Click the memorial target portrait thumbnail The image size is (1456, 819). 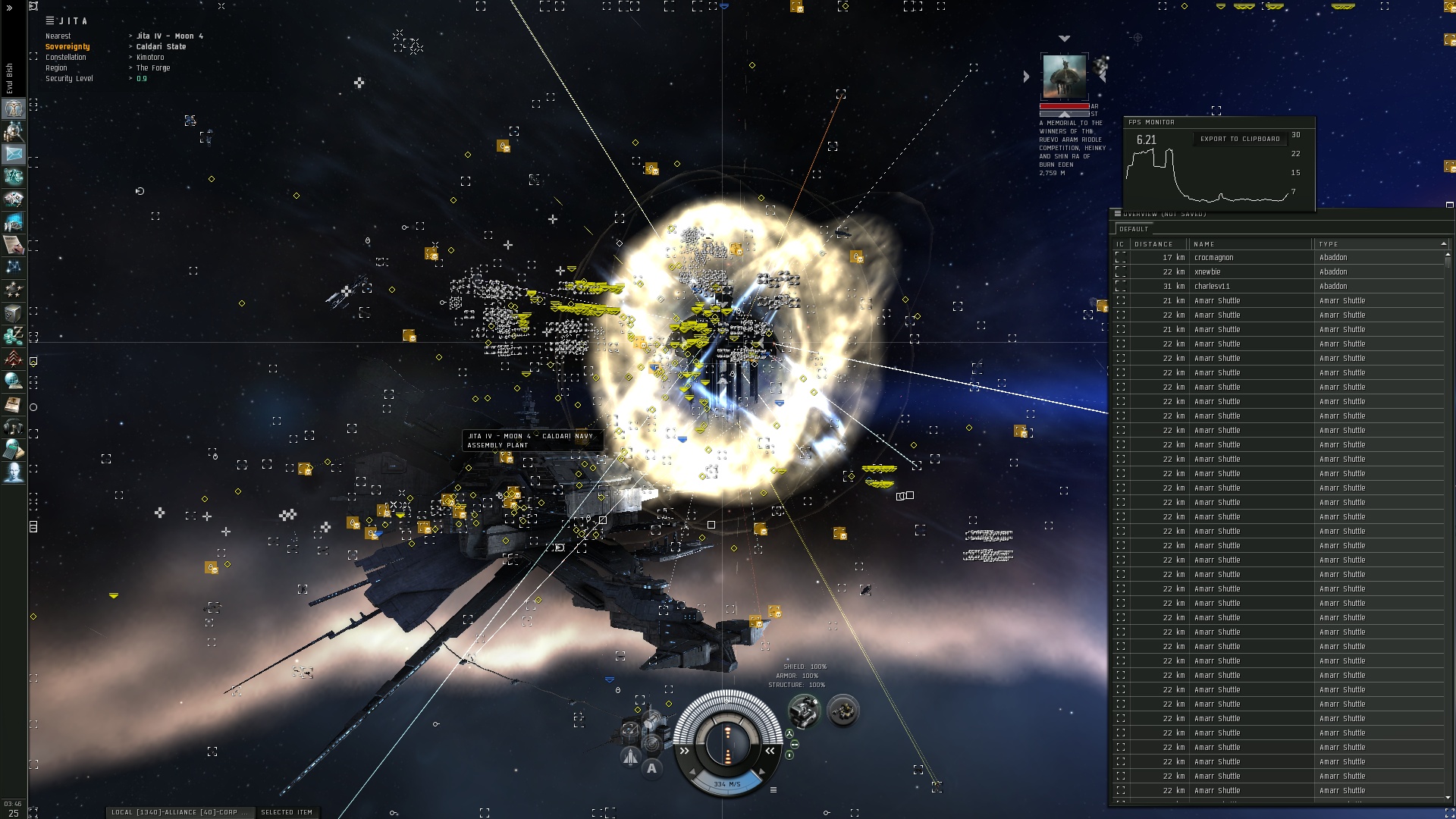click(1064, 76)
